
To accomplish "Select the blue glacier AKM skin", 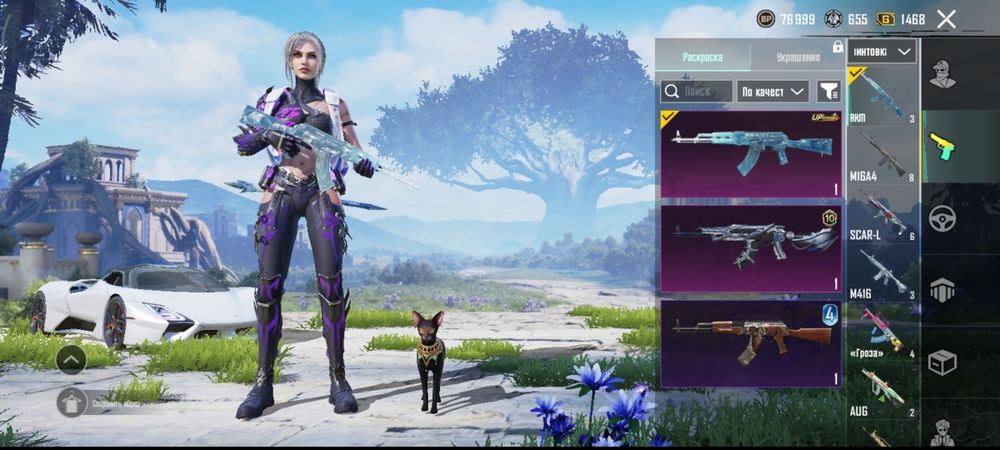I will (751, 153).
